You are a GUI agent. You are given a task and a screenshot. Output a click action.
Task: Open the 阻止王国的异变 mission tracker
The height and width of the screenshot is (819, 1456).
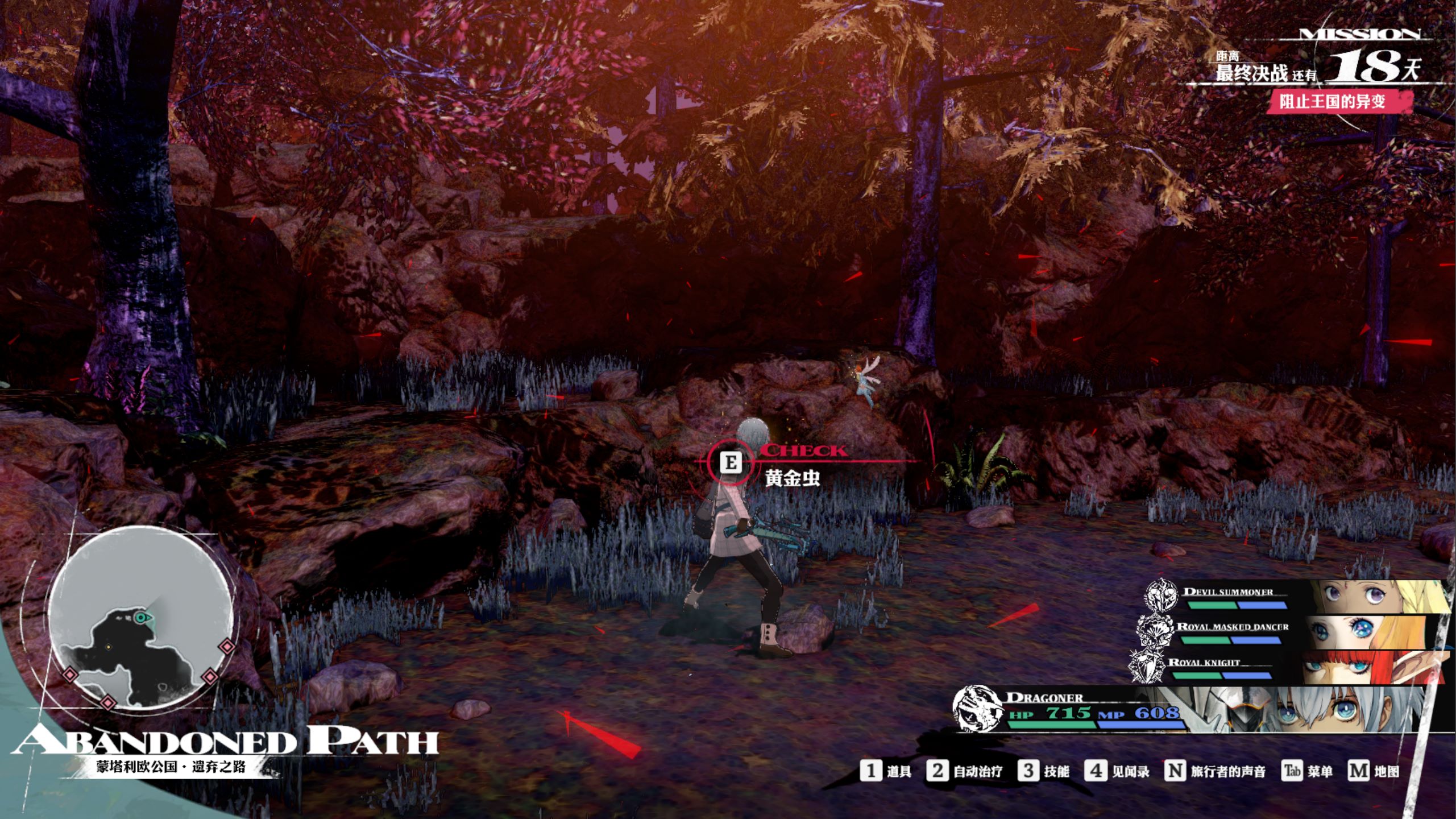1332,102
